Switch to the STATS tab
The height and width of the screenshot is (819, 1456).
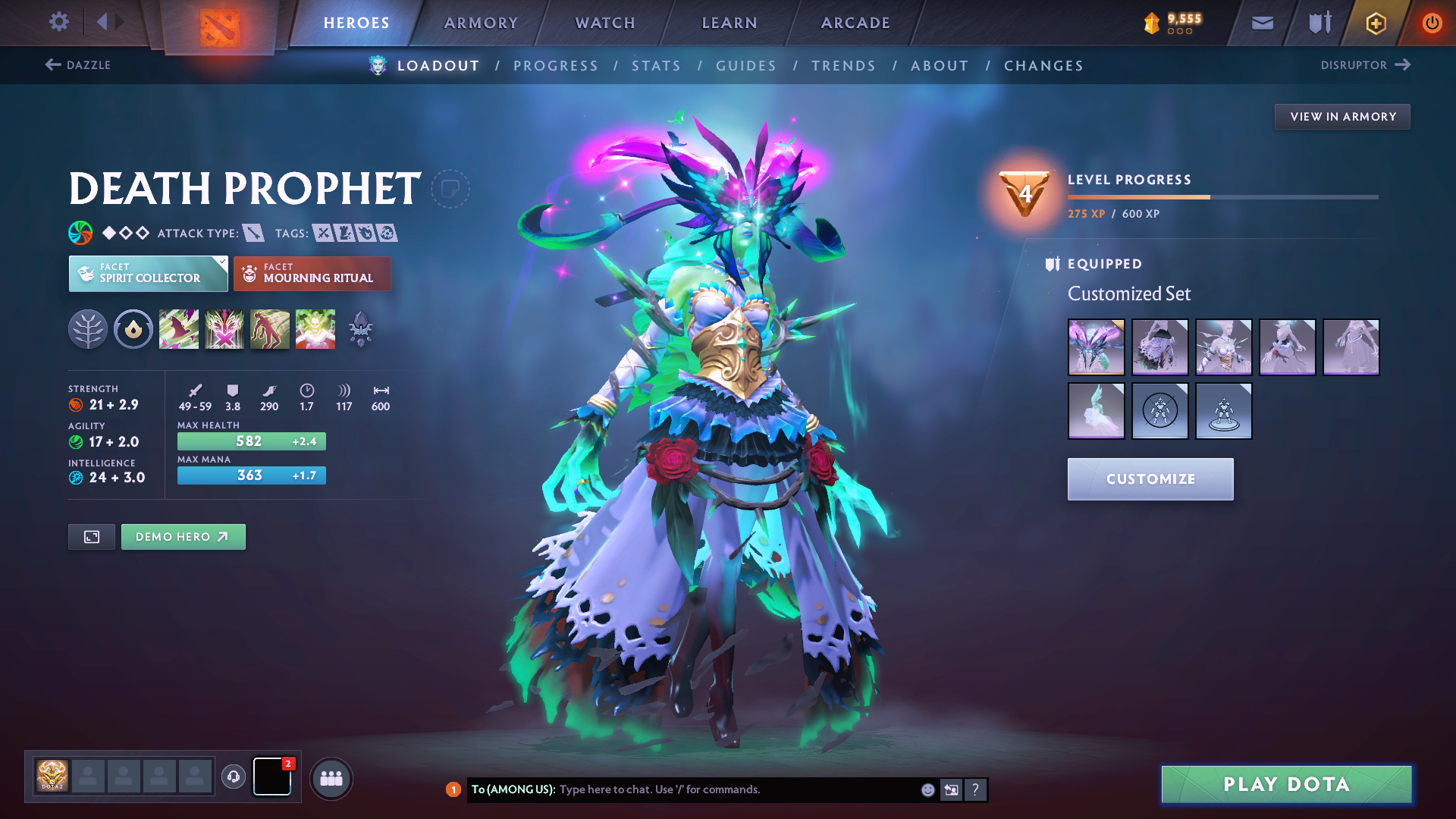(656, 65)
